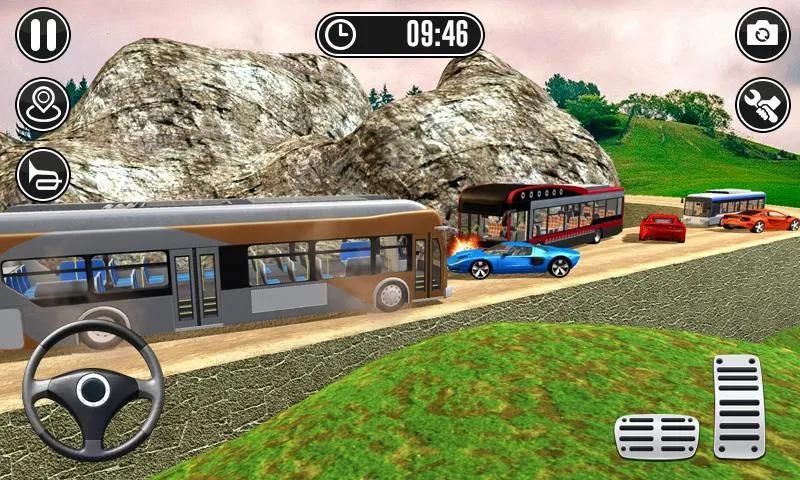Sound the bus horn
Image resolution: width=800 pixels, height=480 pixels.
click(x=43, y=175)
